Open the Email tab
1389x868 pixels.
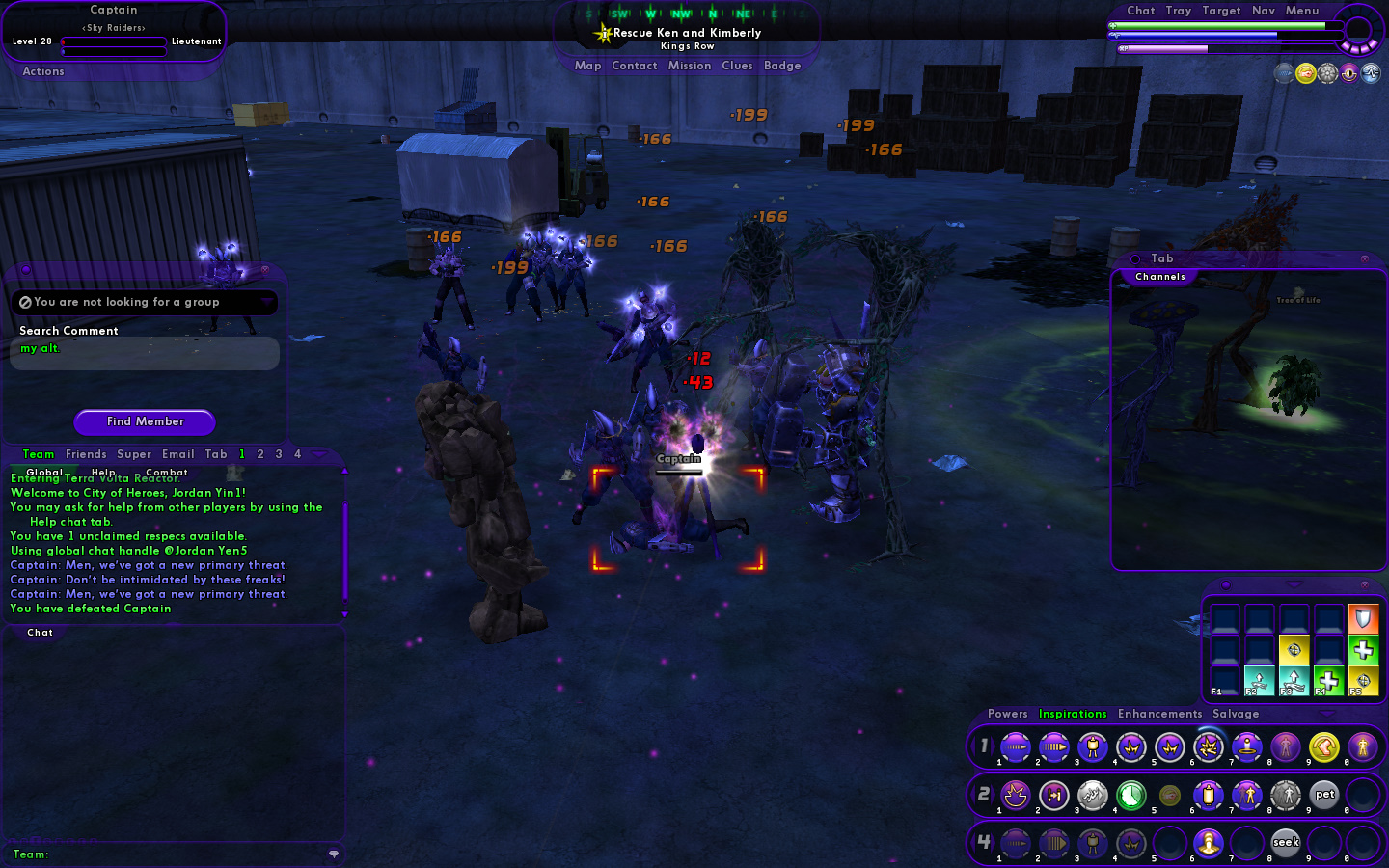coord(178,454)
